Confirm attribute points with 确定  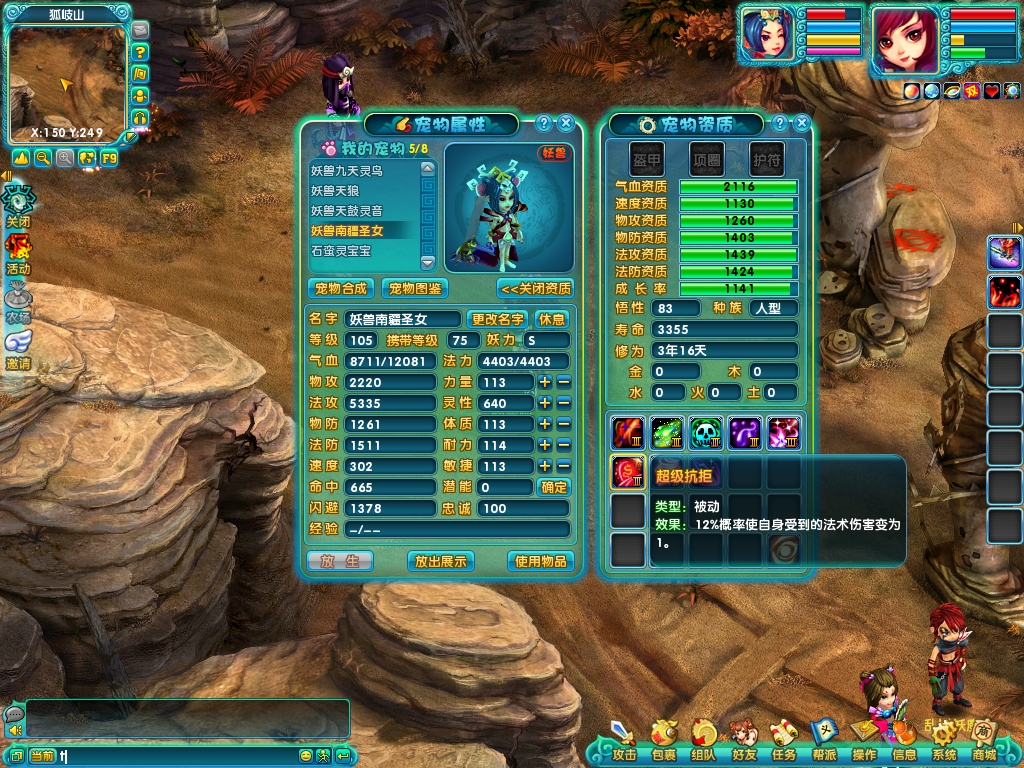point(554,487)
